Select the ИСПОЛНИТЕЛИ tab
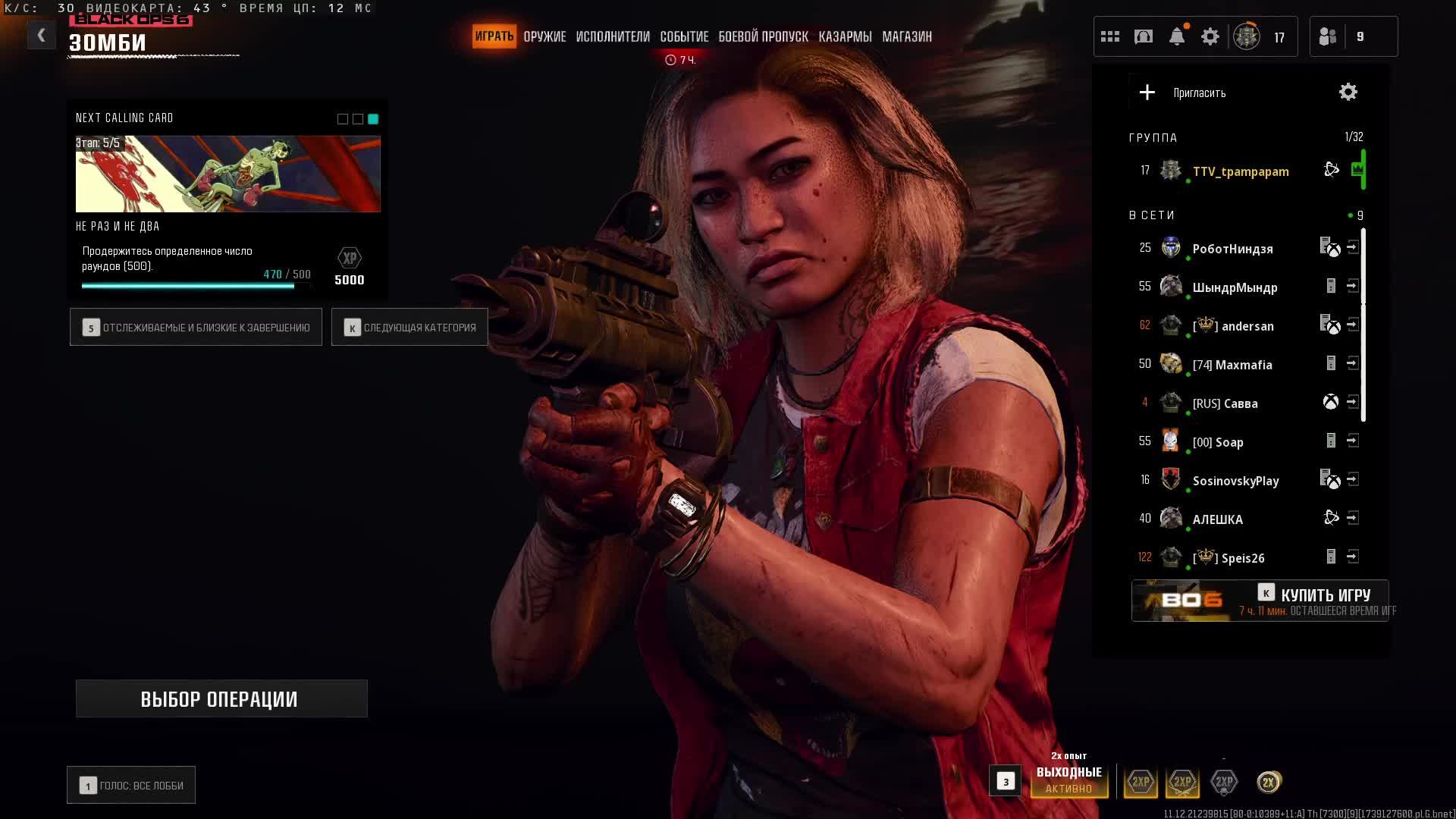 tap(613, 36)
